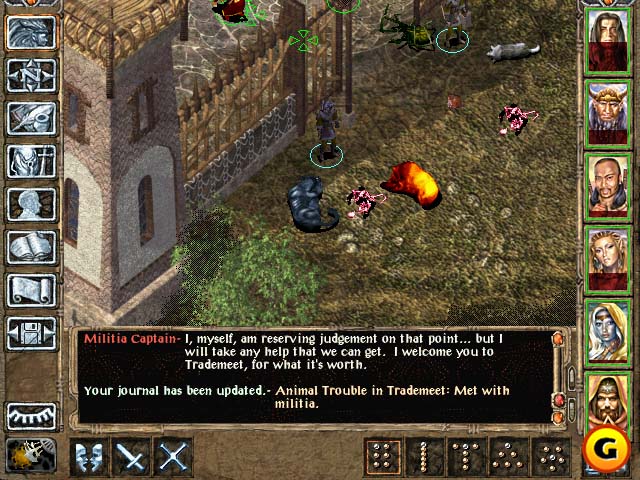
Task: Select the blonde elf woman portrait
Action: (x=607, y=259)
